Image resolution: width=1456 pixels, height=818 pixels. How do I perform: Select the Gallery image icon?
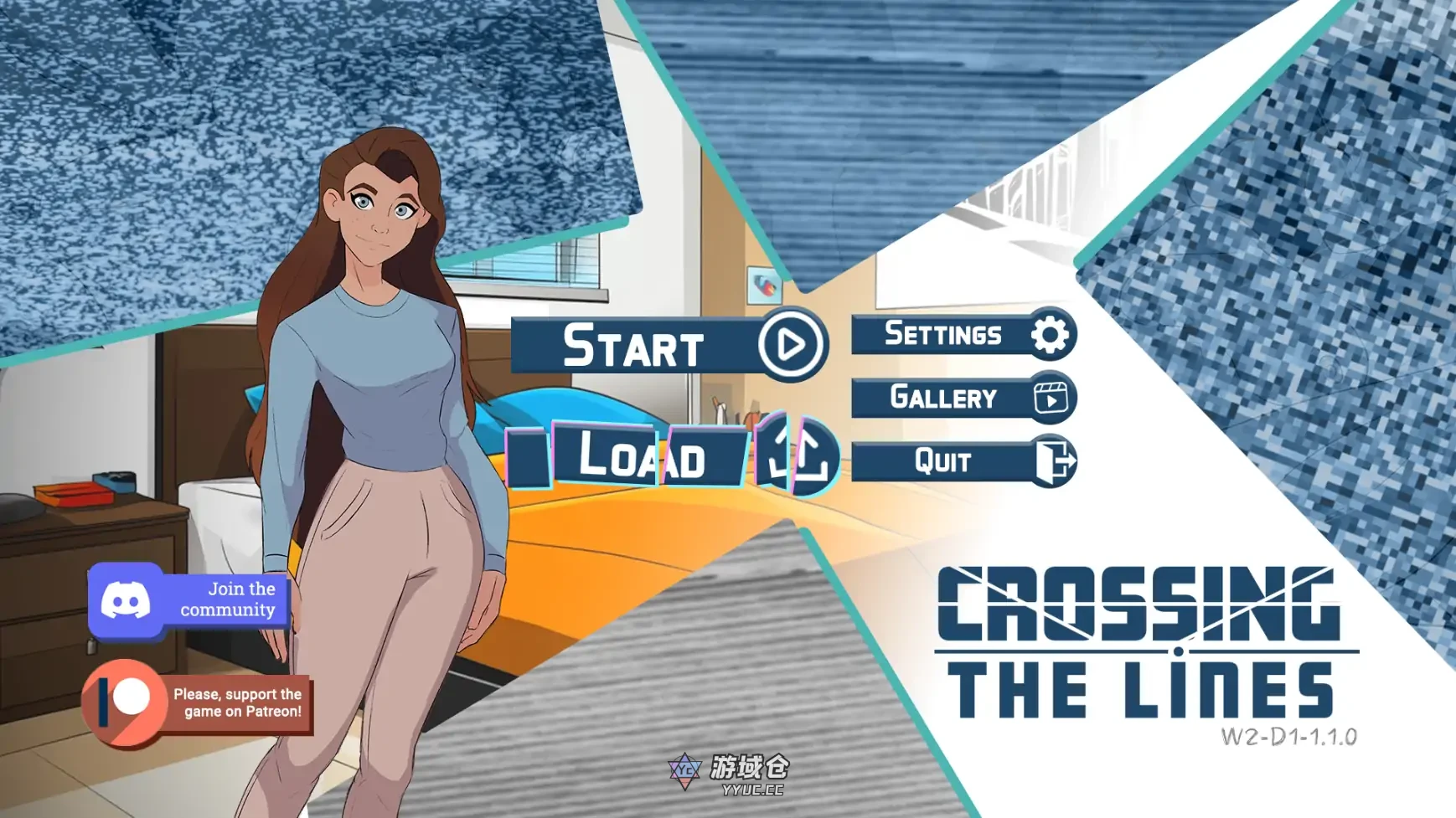[1050, 399]
